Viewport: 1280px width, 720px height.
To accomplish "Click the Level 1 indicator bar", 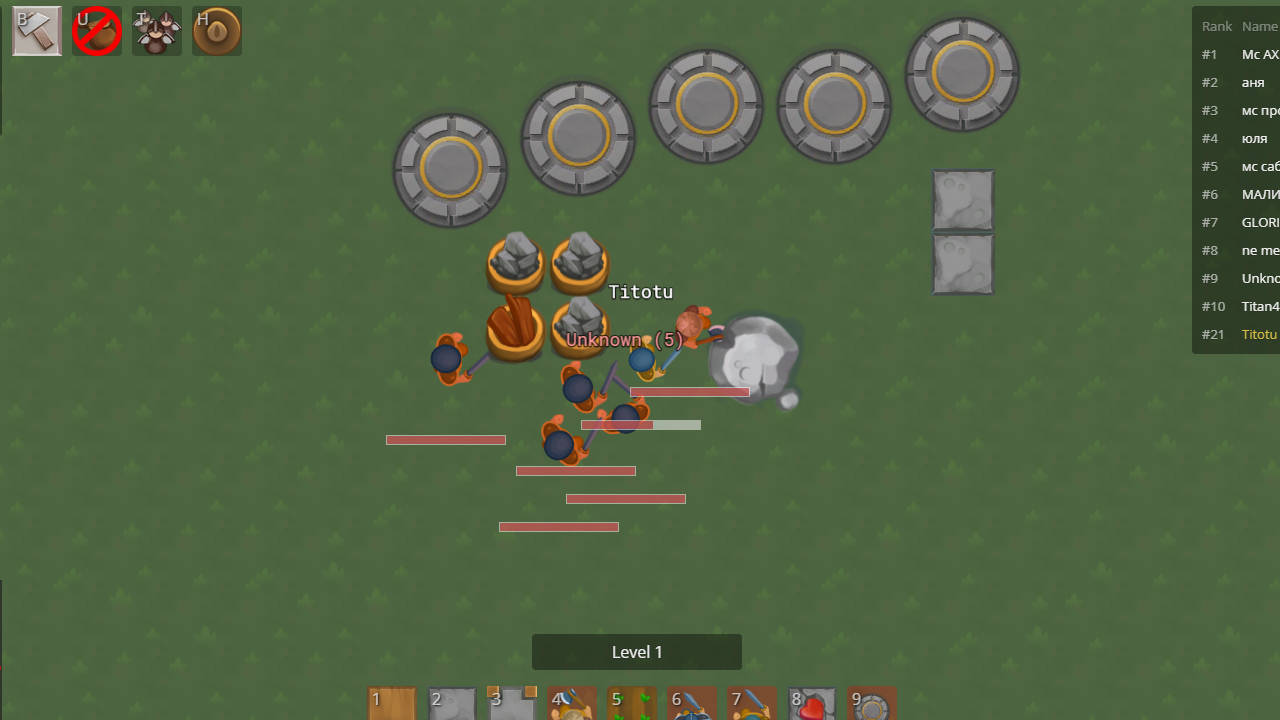I will point(637,652).
